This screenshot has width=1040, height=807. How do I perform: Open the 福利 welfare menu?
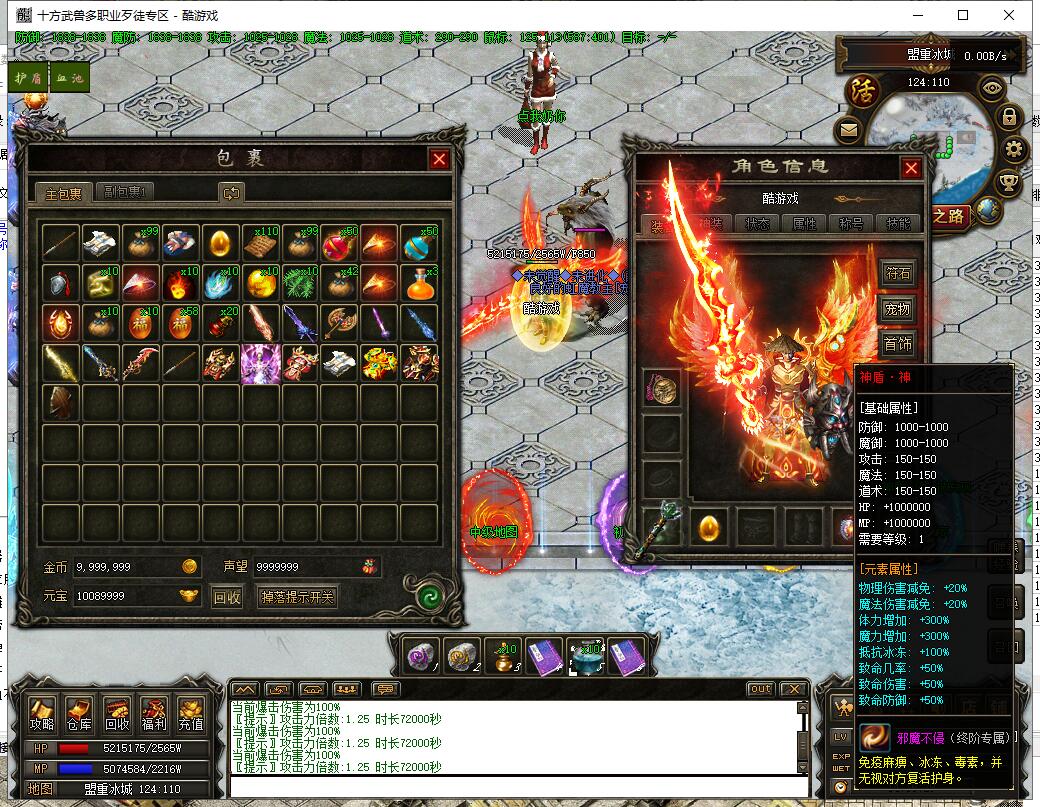tap(154, 714)
